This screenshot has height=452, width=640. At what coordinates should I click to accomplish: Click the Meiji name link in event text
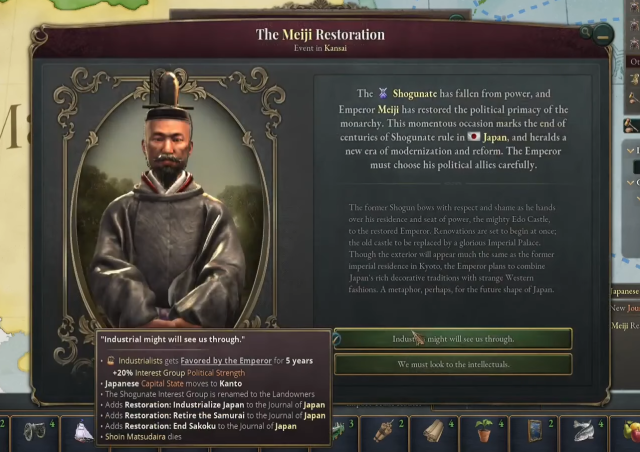(389, 108)
